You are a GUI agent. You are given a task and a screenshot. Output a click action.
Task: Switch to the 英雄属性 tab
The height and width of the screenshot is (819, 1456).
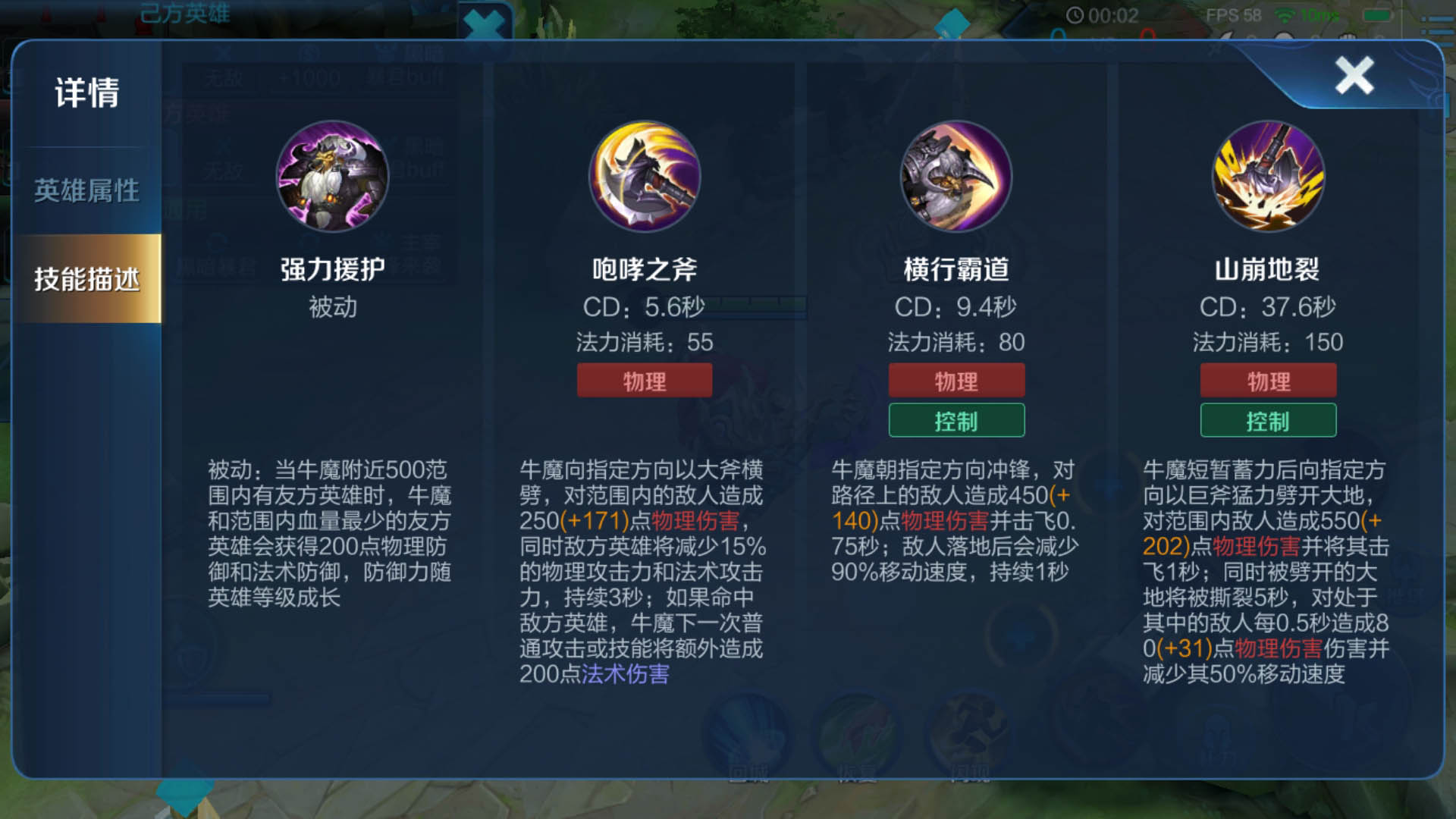click(x=86, y=191)
